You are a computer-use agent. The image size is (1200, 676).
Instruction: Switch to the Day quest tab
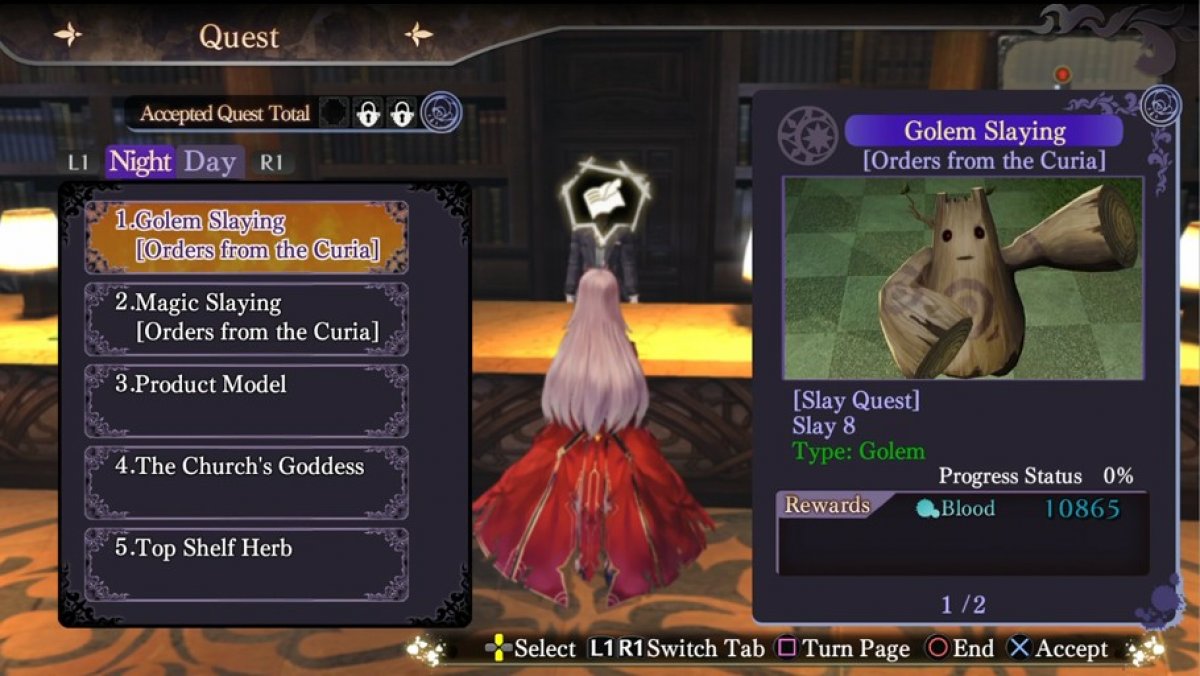click(210, 162)
